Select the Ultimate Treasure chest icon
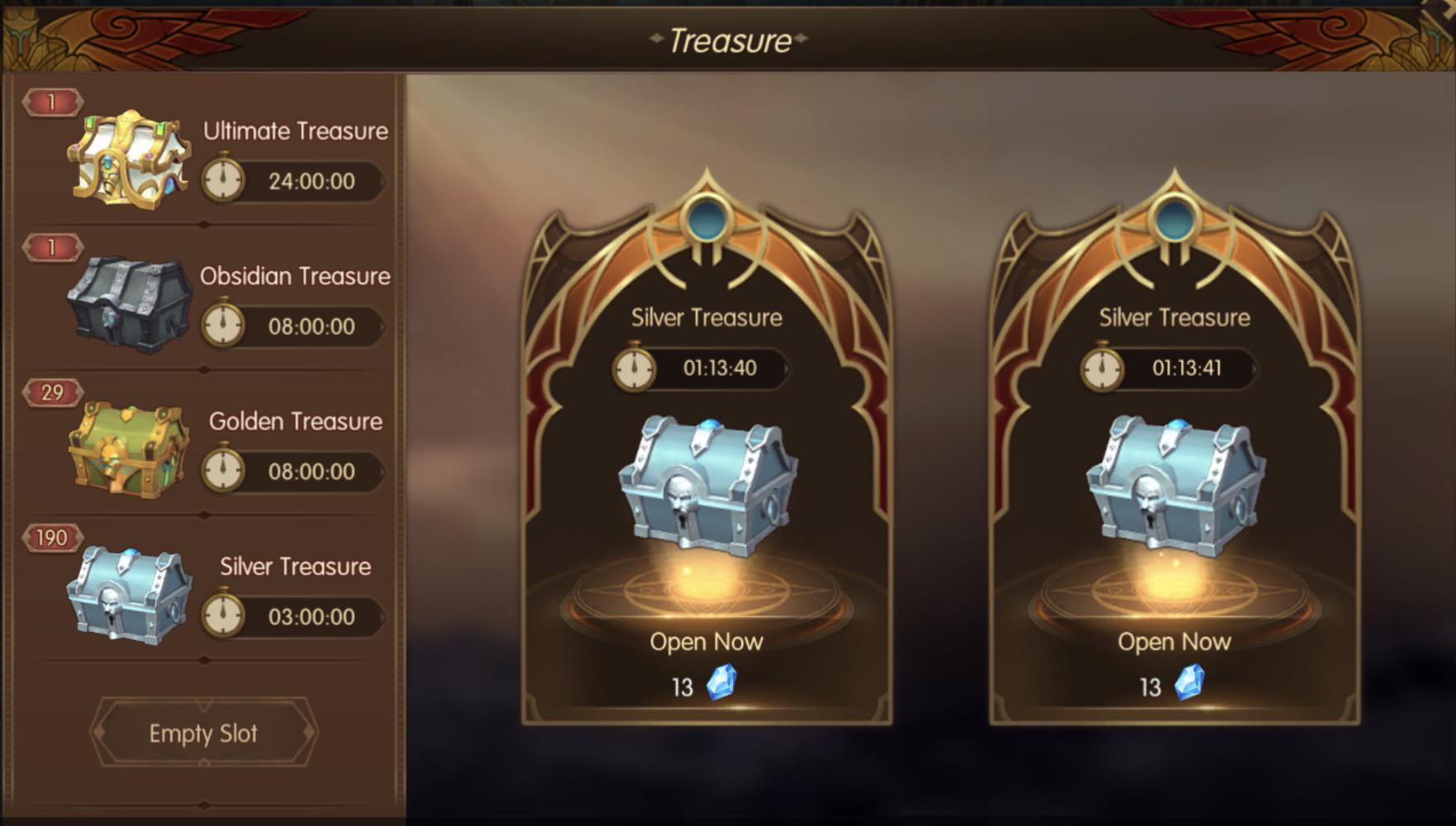 point(128,157)
